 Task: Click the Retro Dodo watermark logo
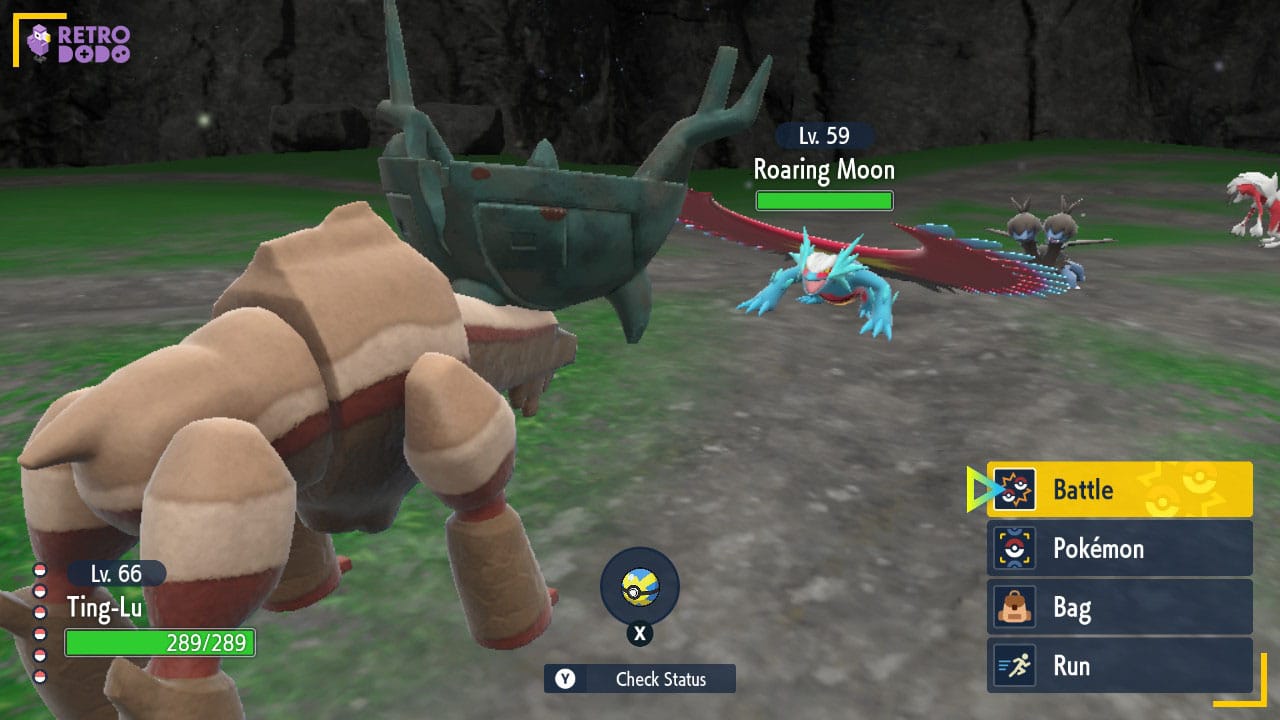pos(80,42)
